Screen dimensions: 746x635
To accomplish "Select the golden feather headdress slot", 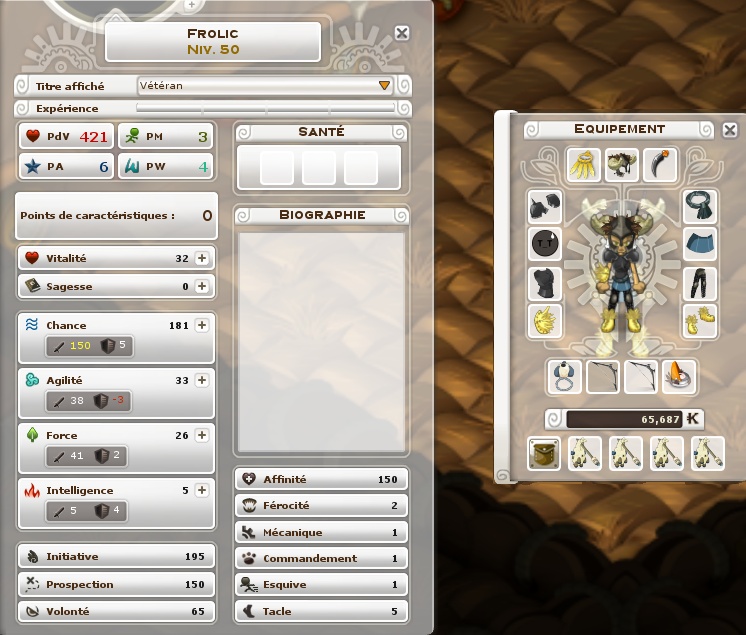I will (x=583, y=164).
